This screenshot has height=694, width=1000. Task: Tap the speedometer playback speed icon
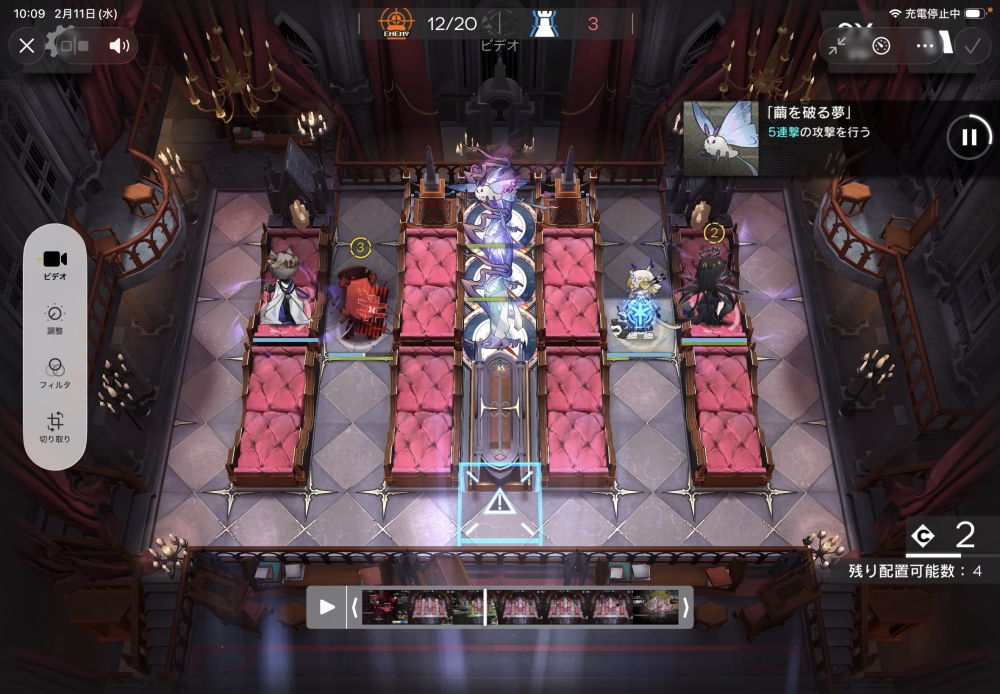pyautogui.click(x=881, y=45)
